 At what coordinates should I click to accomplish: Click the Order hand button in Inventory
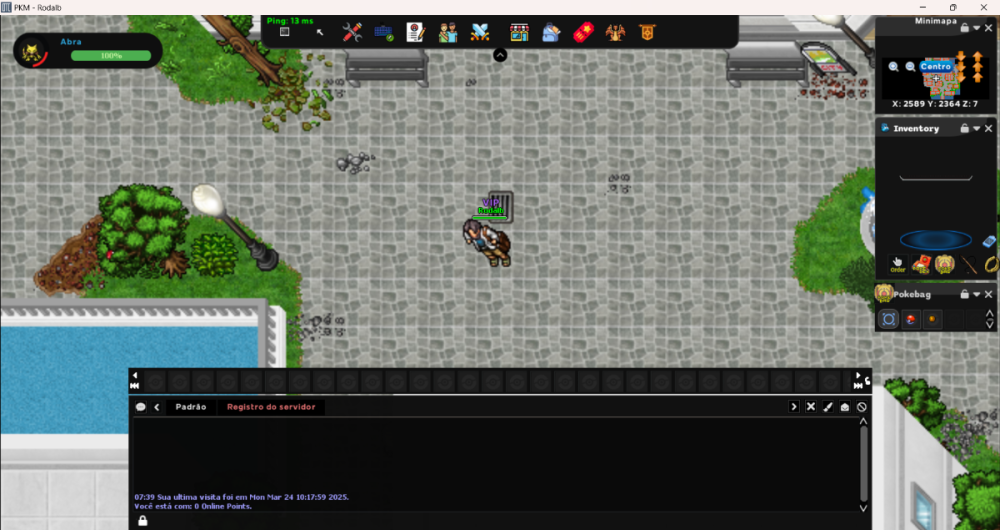click(897, 264)
